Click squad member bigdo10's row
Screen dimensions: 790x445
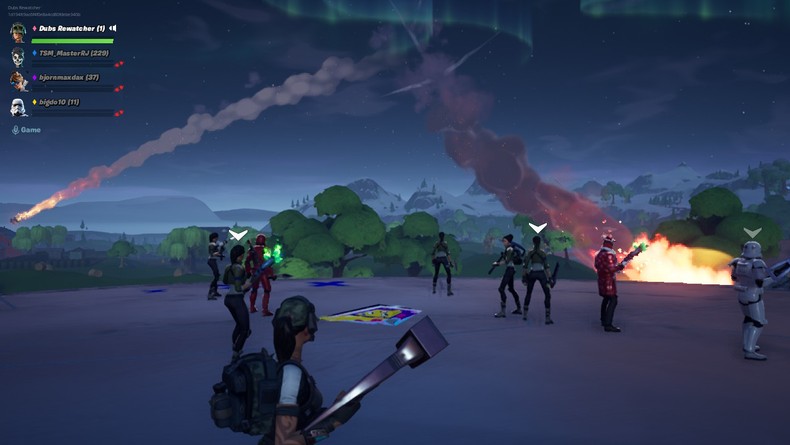coord(59,102)
